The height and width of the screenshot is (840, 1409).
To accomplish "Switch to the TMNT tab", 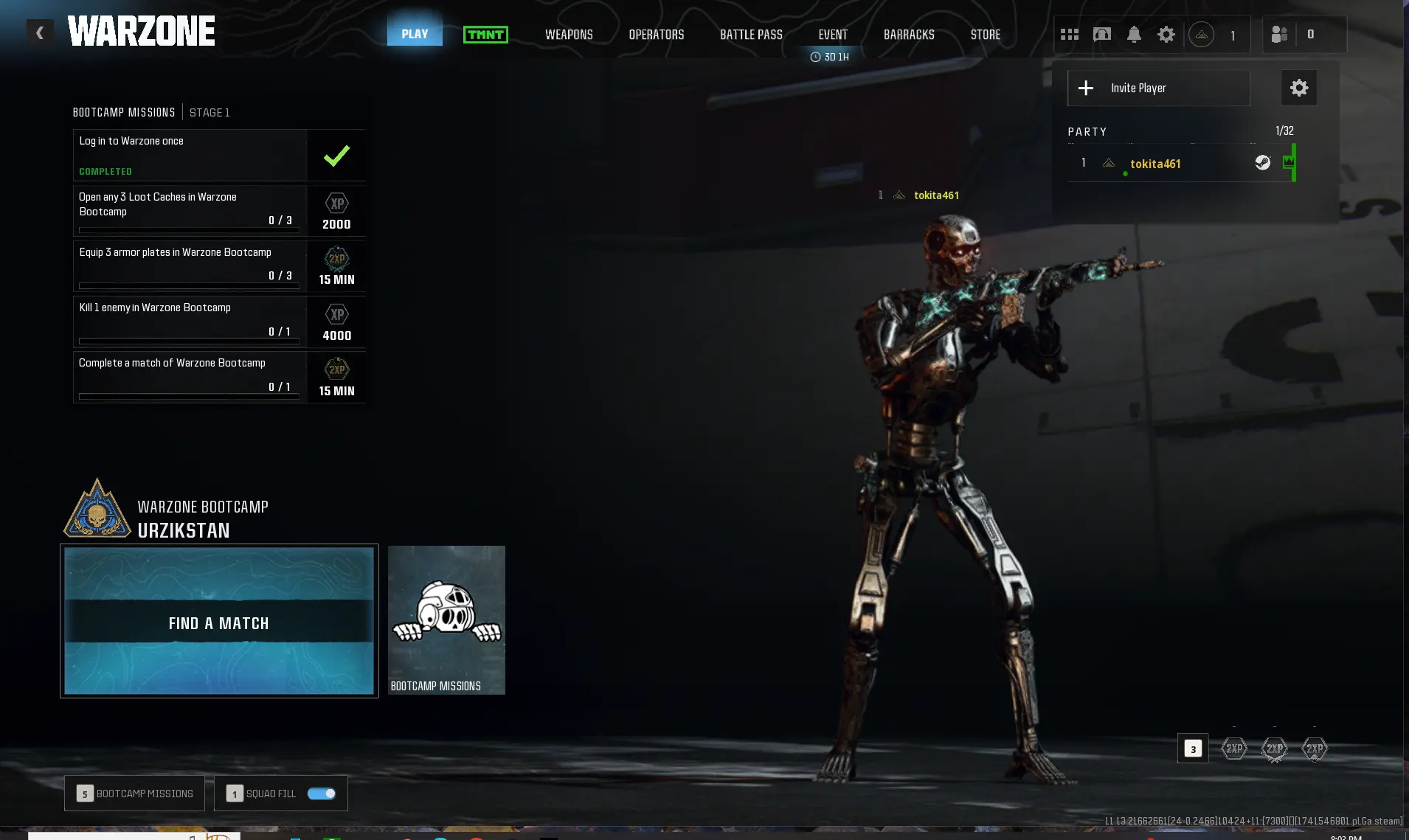I will pos(486,34).
